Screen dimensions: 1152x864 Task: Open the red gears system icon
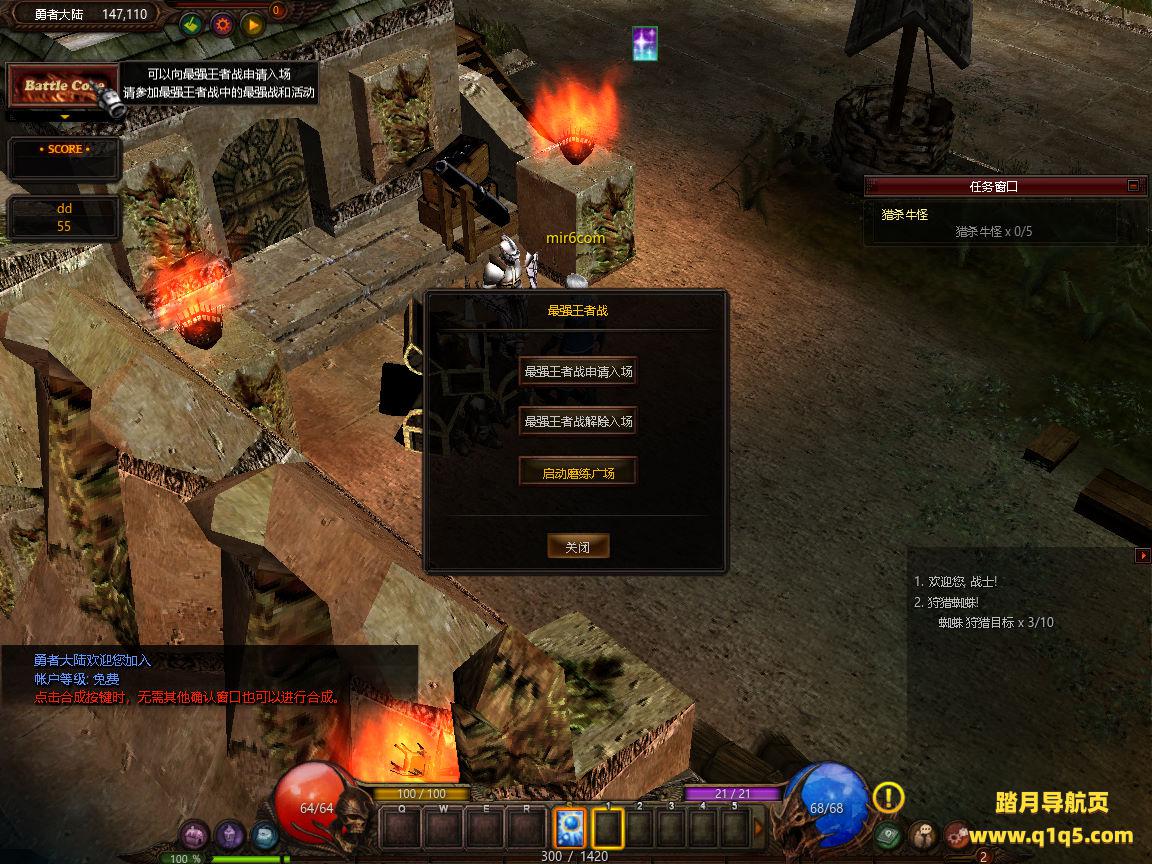point(958,834)
